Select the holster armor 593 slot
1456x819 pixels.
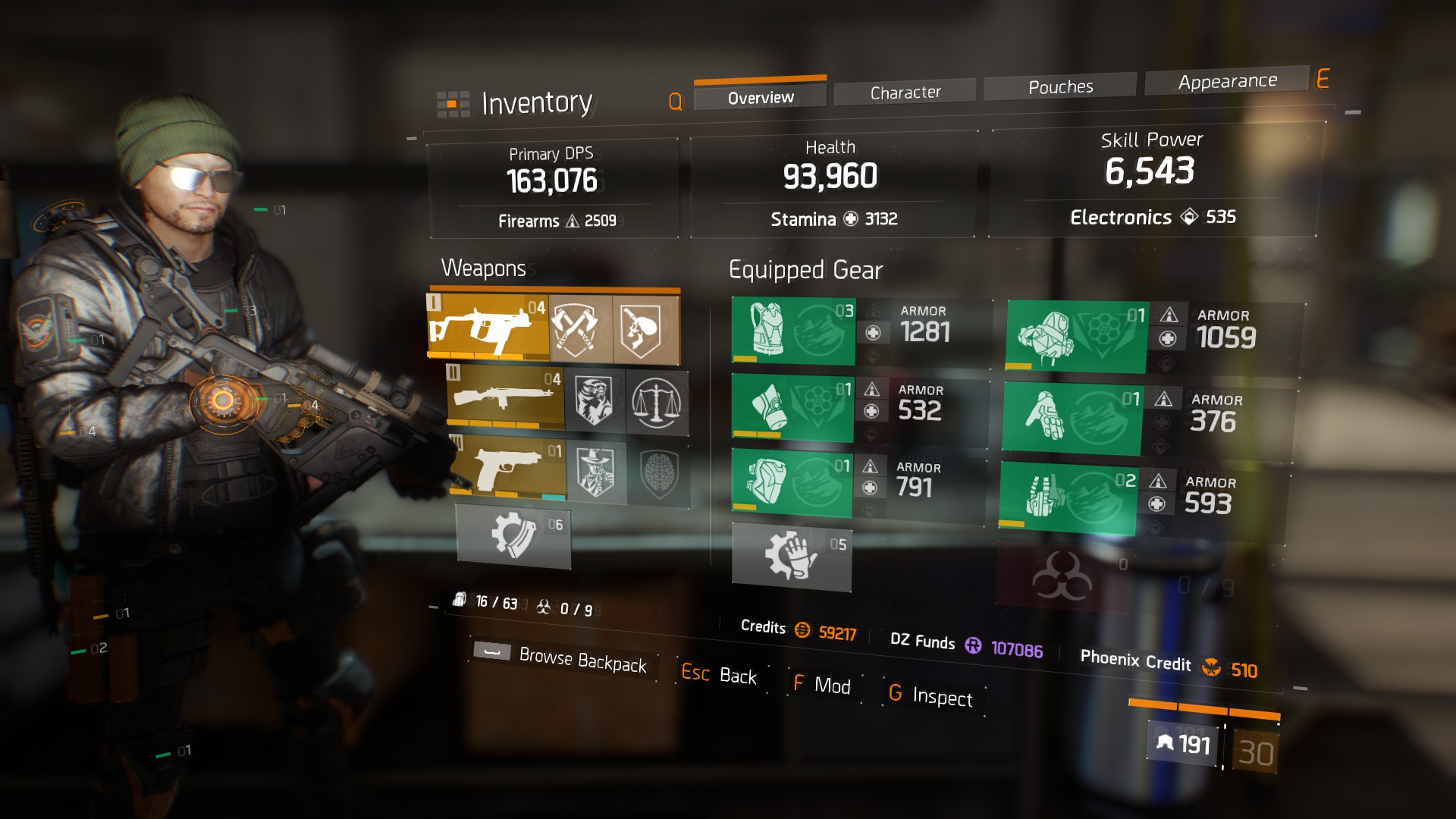click(1068, 497)
